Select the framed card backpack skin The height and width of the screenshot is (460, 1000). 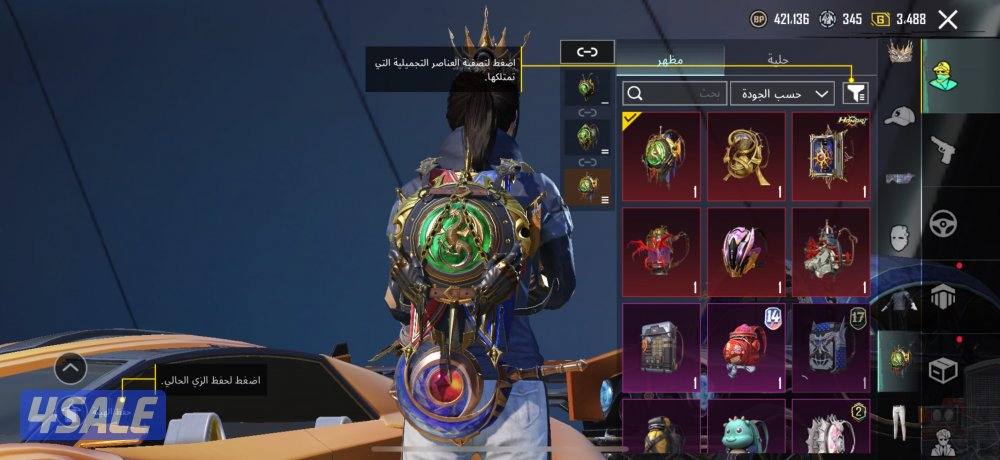click(x=831, y=155)
